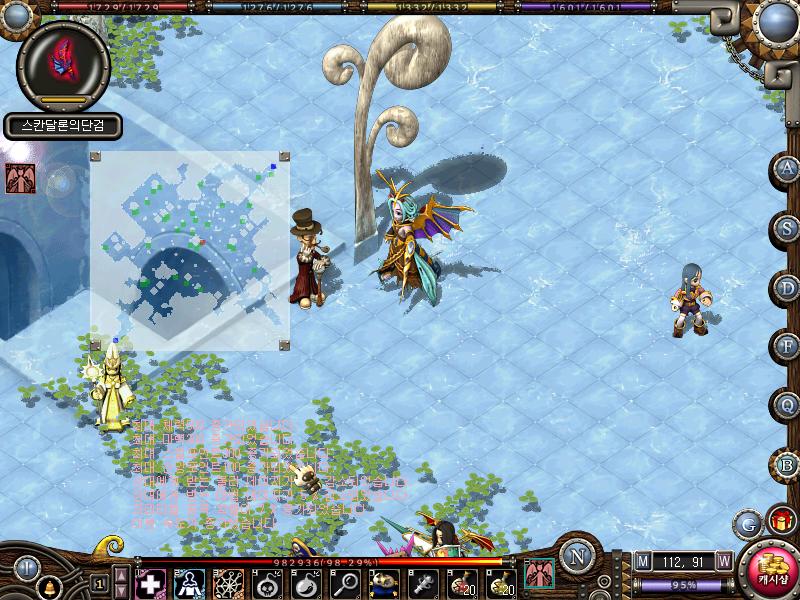This screenshot has height=600, width=800.
Task: Click the D shortcut button
Action: (x=789, y=288)
